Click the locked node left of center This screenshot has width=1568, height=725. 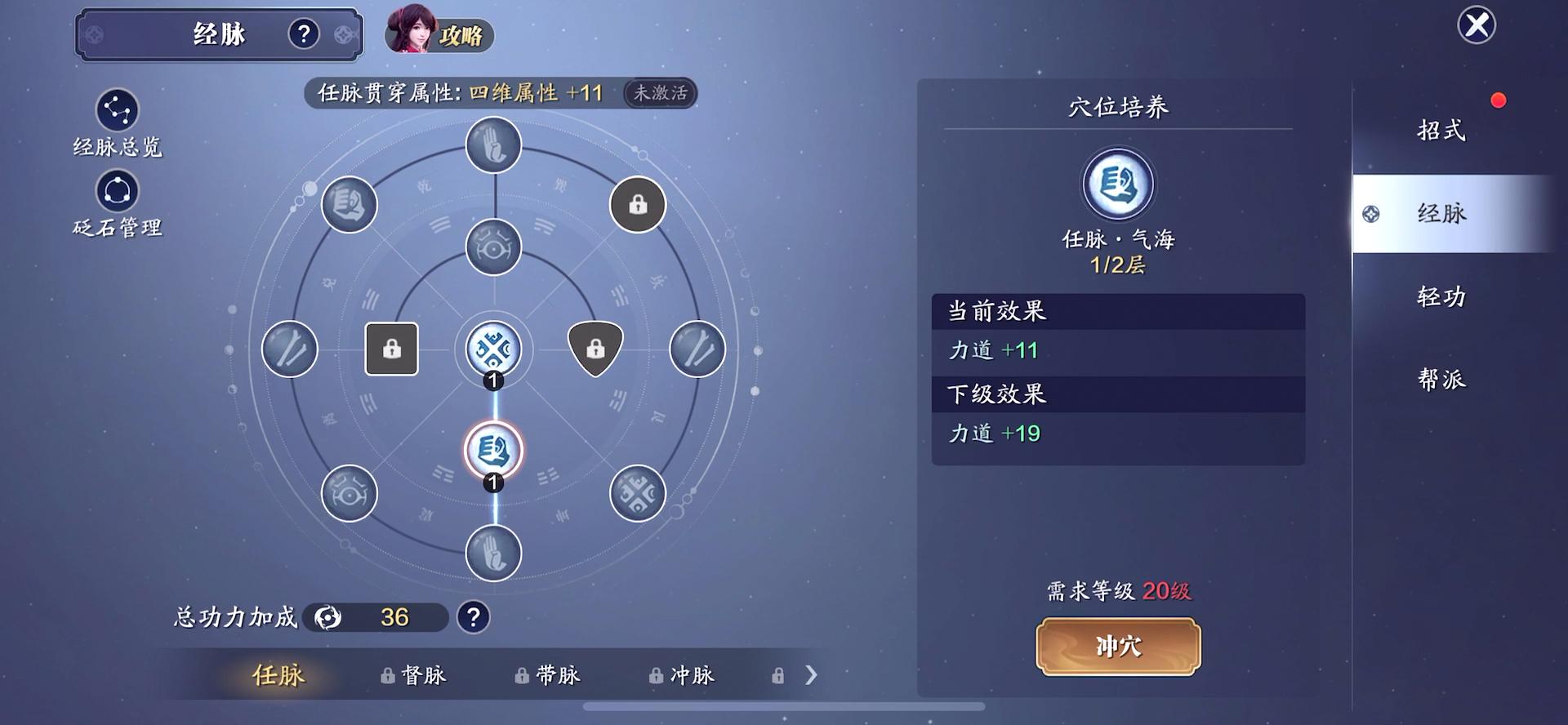[391, 349]
